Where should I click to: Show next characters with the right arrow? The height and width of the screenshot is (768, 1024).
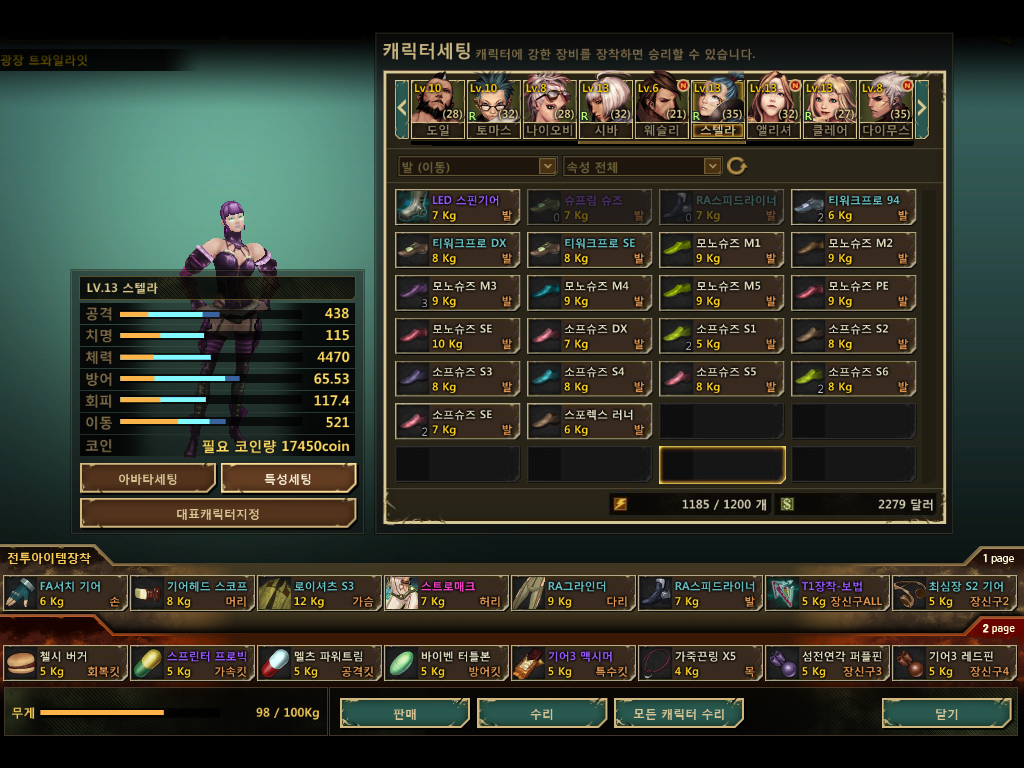[x=922, y=102]
